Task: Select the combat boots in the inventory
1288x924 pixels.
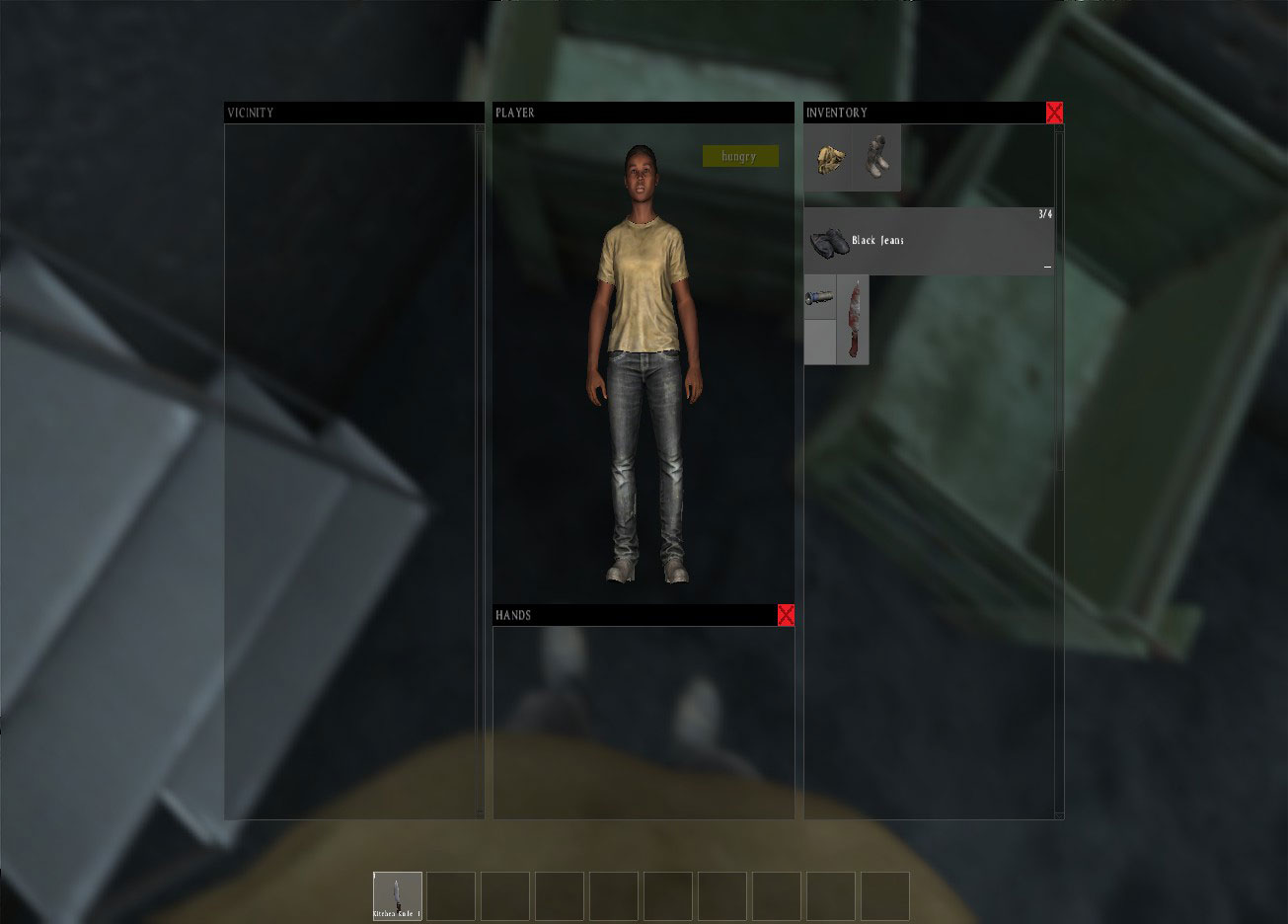Action: tap(874, 156)
